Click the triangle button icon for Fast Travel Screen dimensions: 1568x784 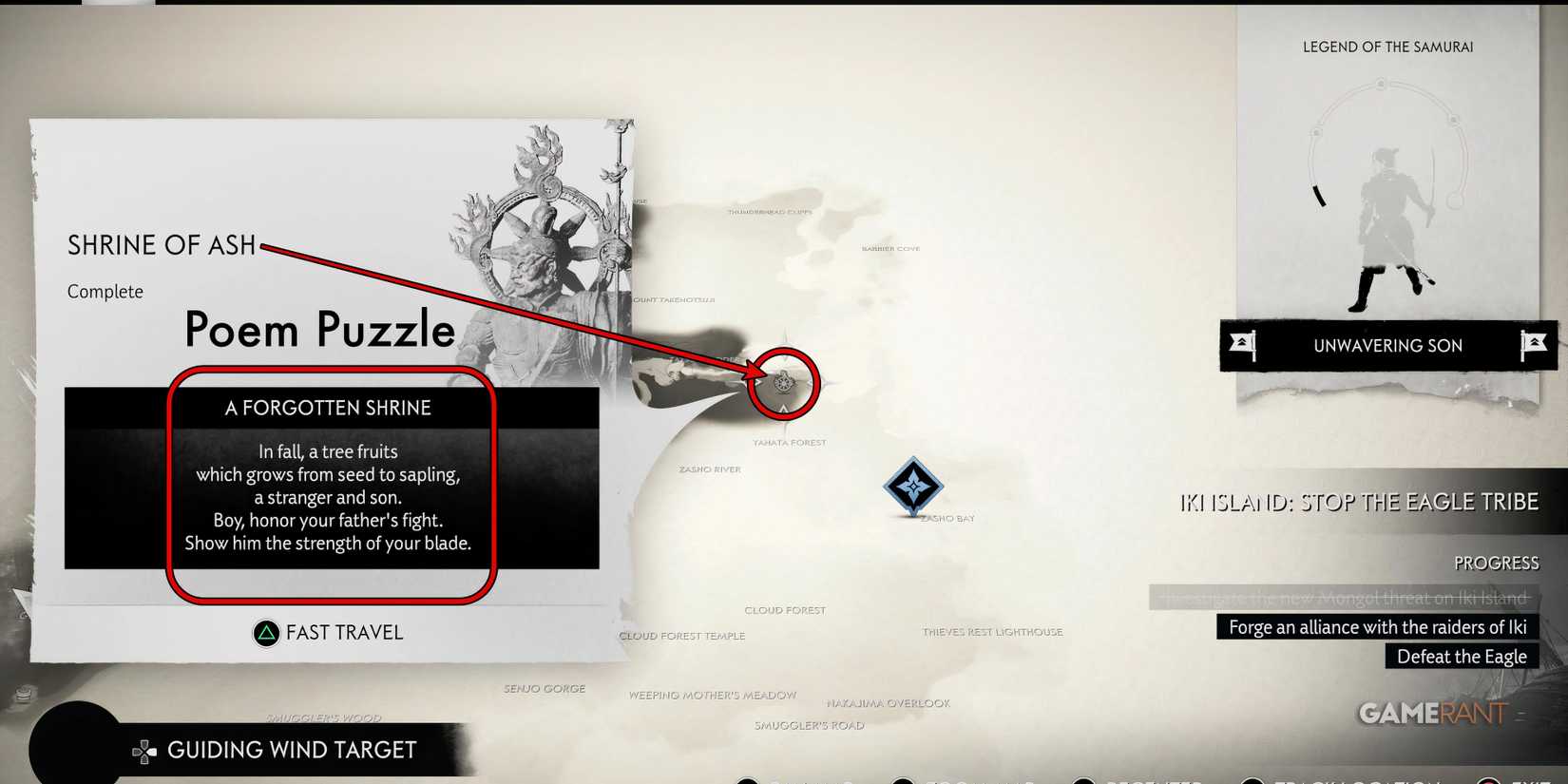(265, 632)
